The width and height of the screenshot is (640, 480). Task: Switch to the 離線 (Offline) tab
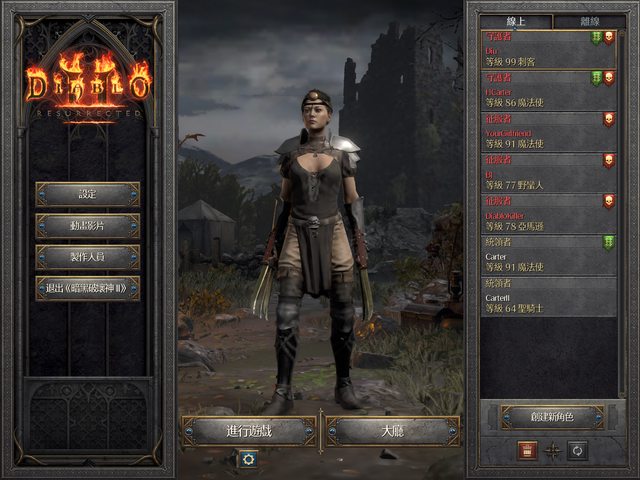[x=583, y=20]
